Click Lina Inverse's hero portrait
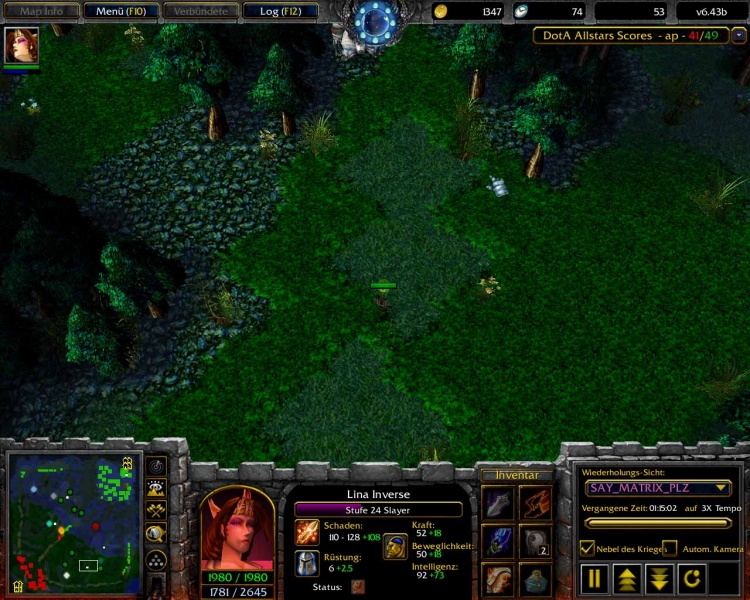Screen dimensions: 750x600 pos(237,529)
